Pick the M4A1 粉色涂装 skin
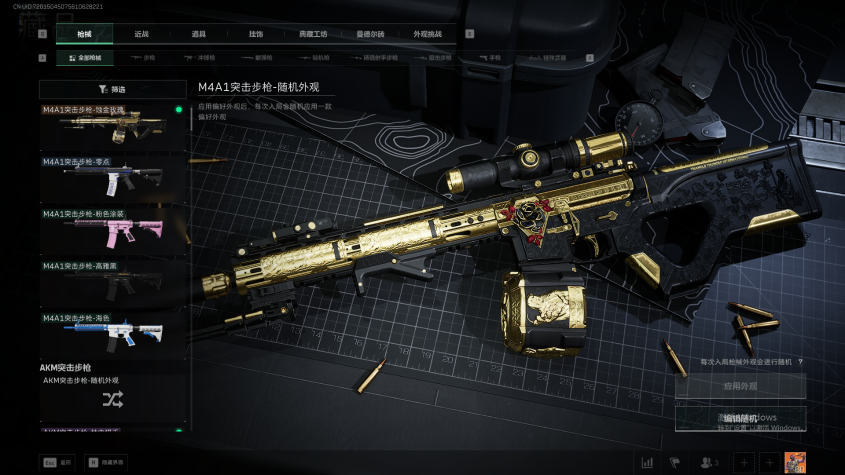This screenshot has height=475, width=845. pos(113,230)
